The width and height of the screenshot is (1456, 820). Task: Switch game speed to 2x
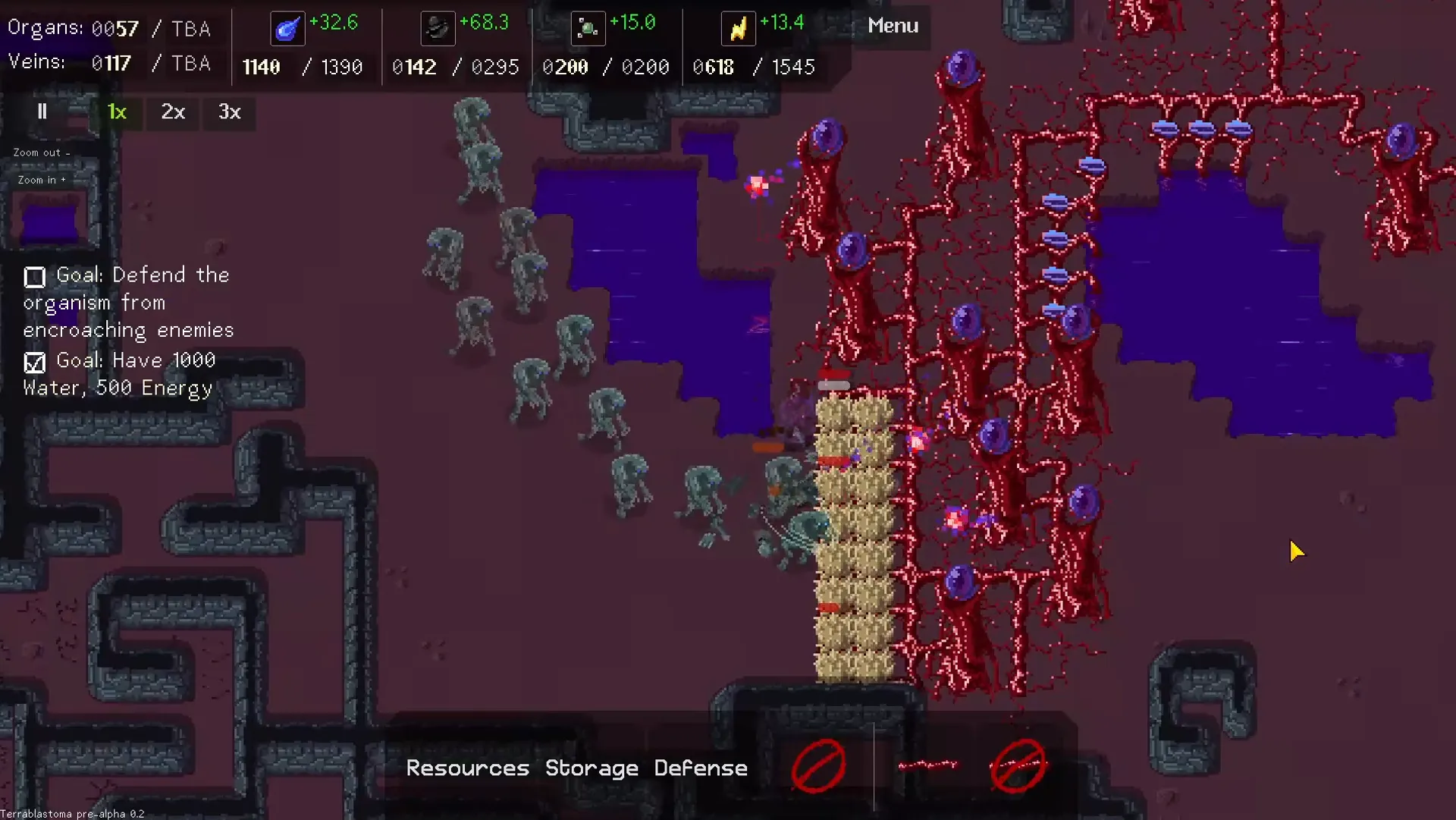[x=173, y=112]
